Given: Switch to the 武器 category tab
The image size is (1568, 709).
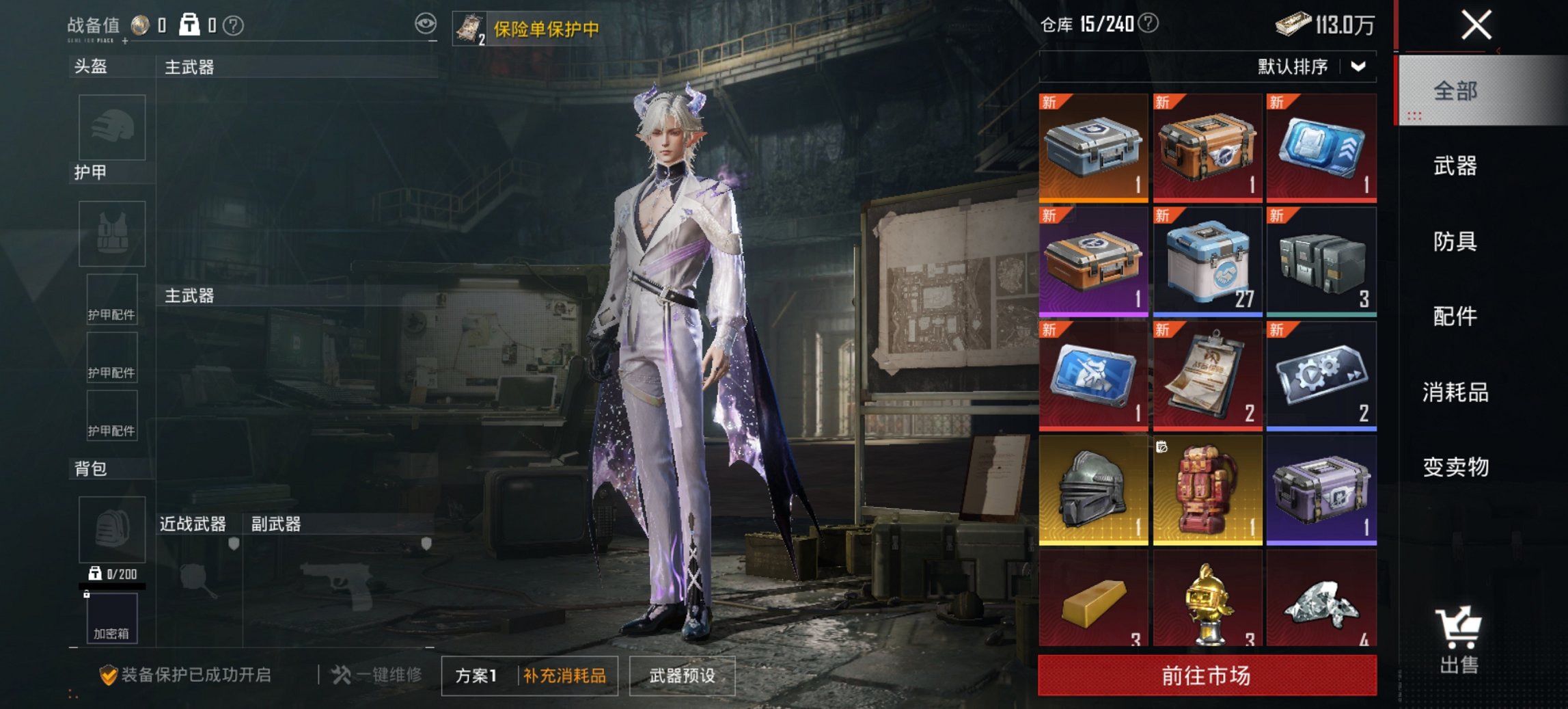Looking at the screenshot, I should (1457, 166).
